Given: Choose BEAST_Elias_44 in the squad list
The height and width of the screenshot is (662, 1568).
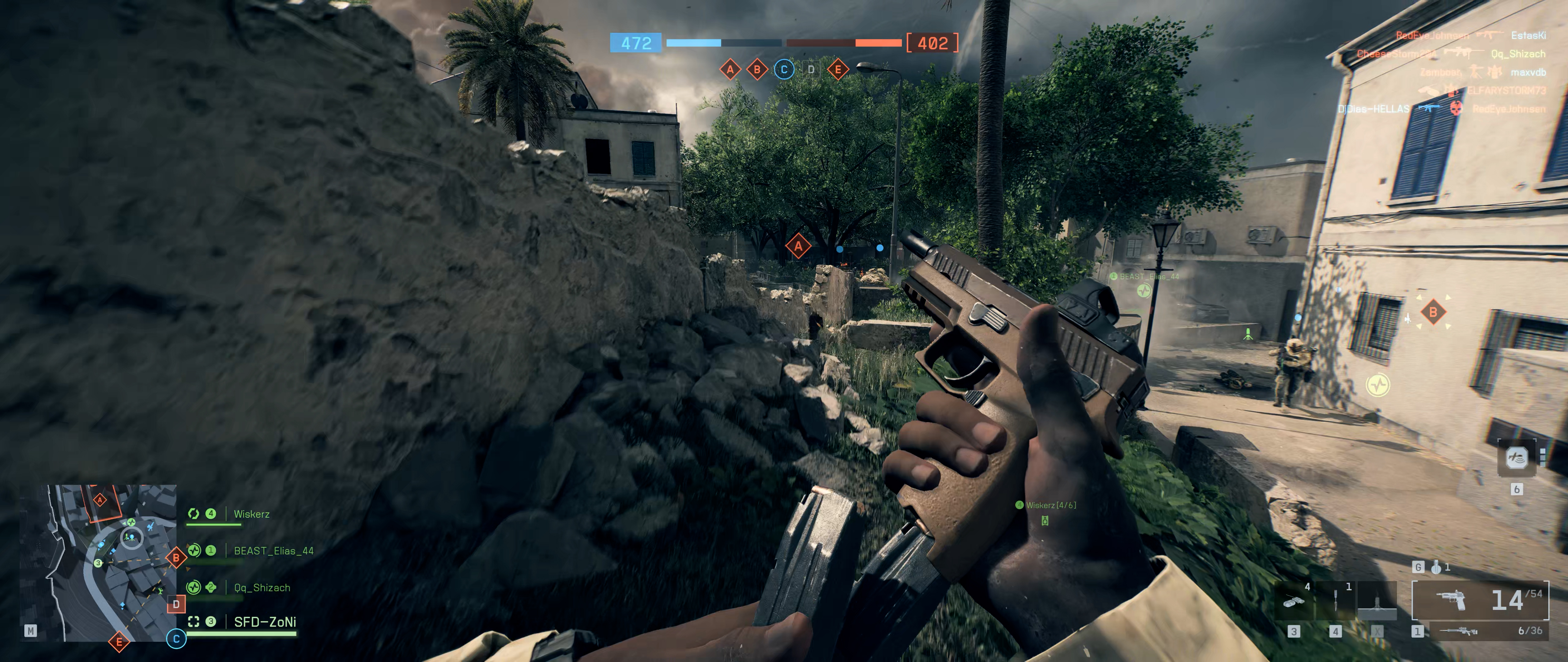Looking at the screenshot, I should point(273,550).
